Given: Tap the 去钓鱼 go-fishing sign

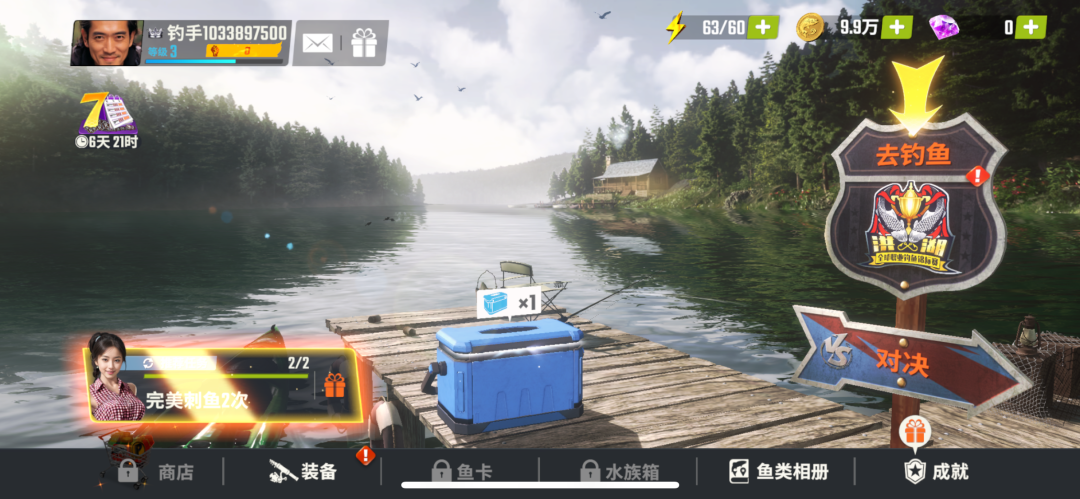Looking at the screenshot, I should (914, 205).
